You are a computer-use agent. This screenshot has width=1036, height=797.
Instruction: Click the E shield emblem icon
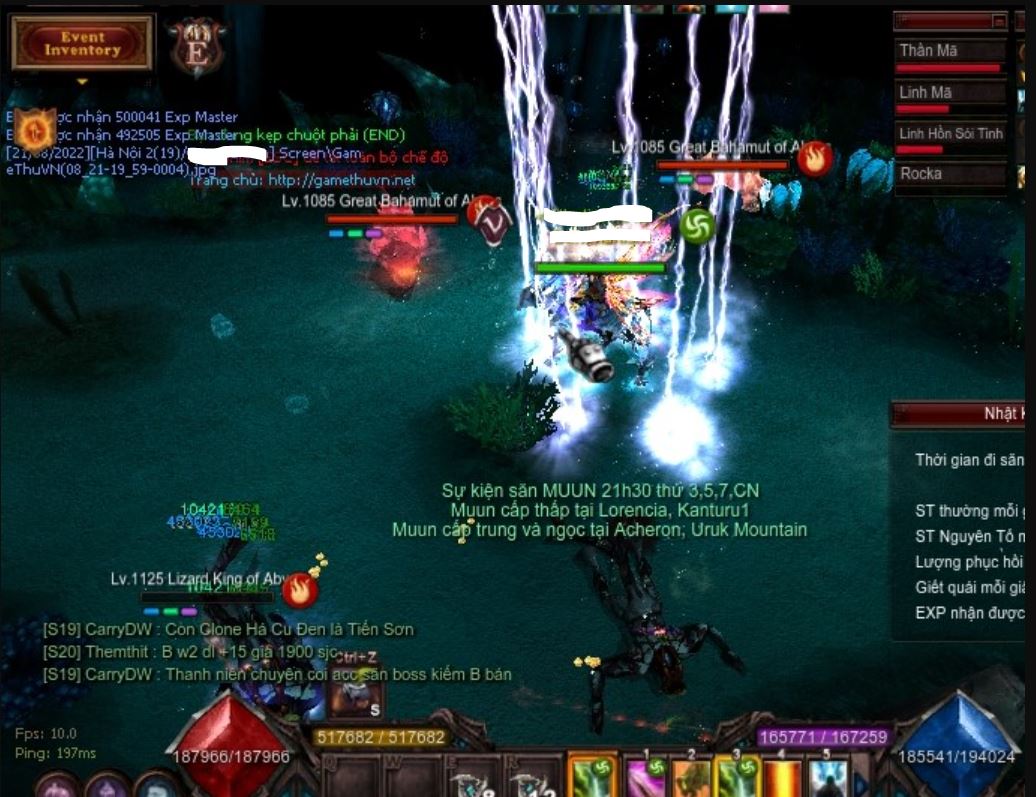[x=197, y=49]
